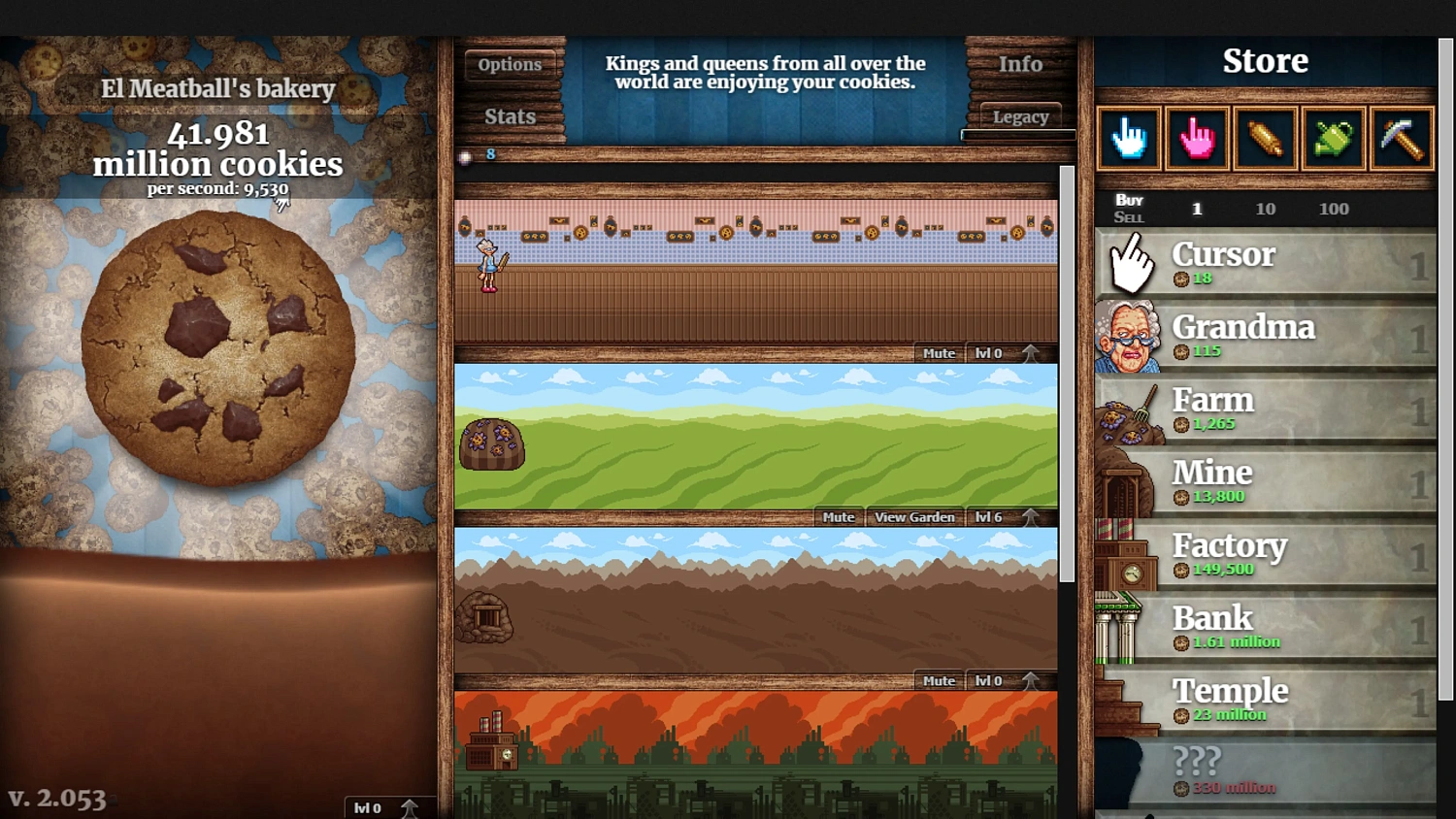
Task: Select the watering can upgrade
Action: [x=1333, y=139]
